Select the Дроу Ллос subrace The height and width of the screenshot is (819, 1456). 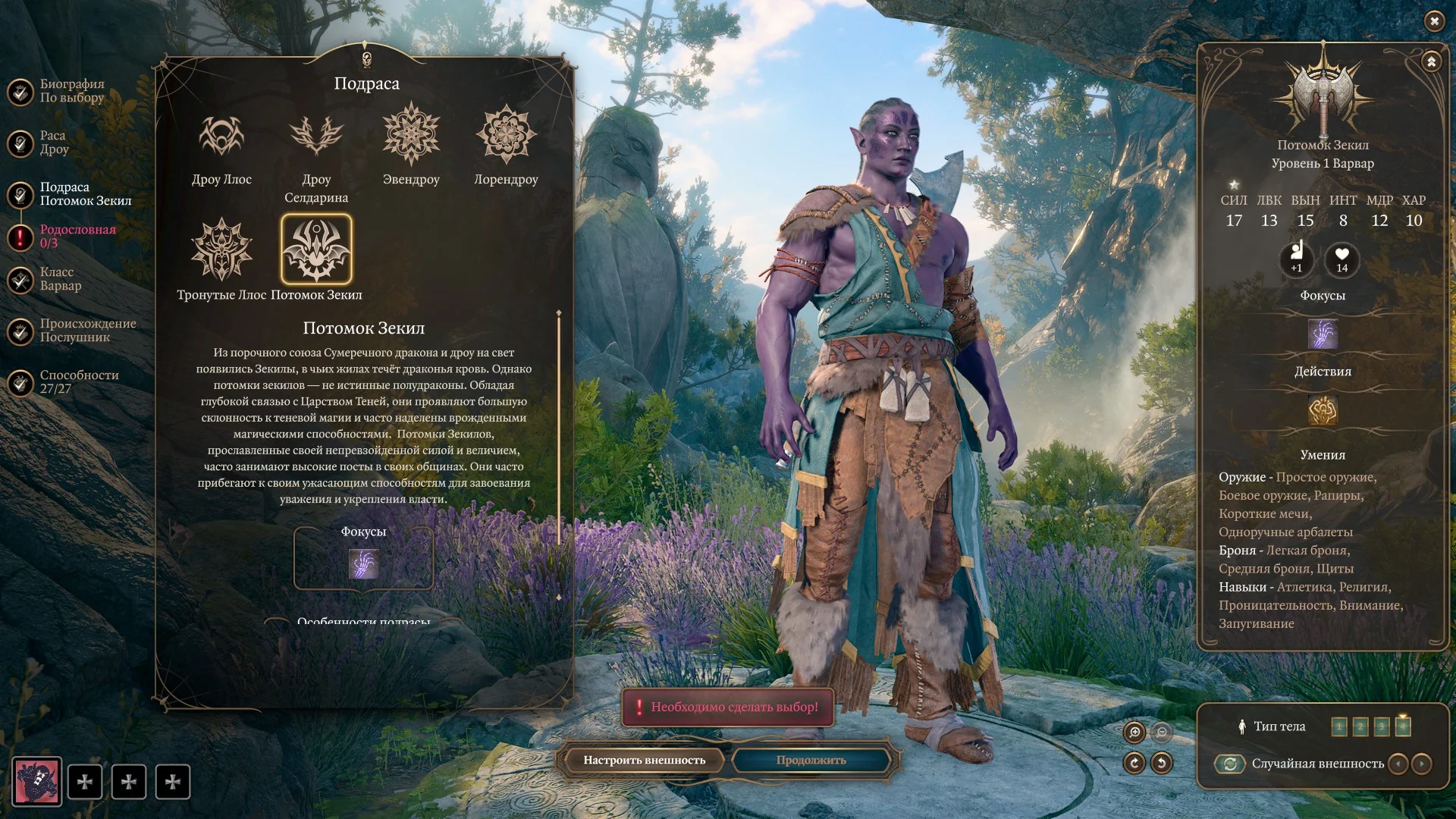pyautogui.click(x=221, y=136)
